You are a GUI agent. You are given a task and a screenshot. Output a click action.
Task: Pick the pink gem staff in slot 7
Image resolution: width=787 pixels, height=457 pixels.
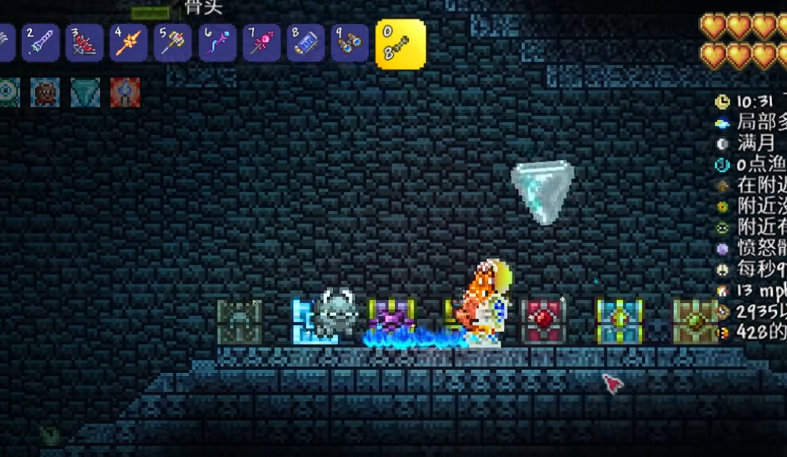(x=261, y=44)
